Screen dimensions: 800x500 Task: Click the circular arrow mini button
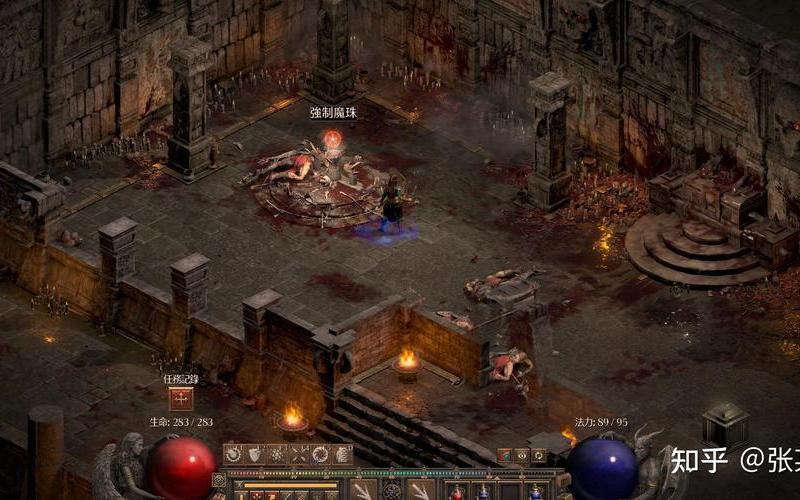click(539, 455)
